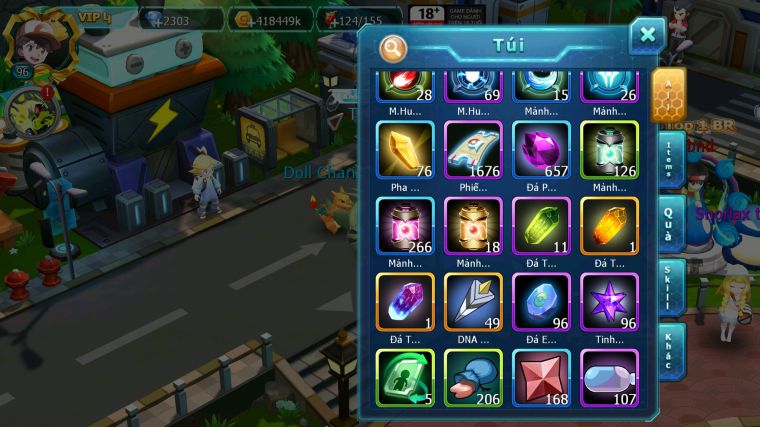
Task: Select the yellow crystal with 76
Action: pyautogui.click(x=405, y=150)
